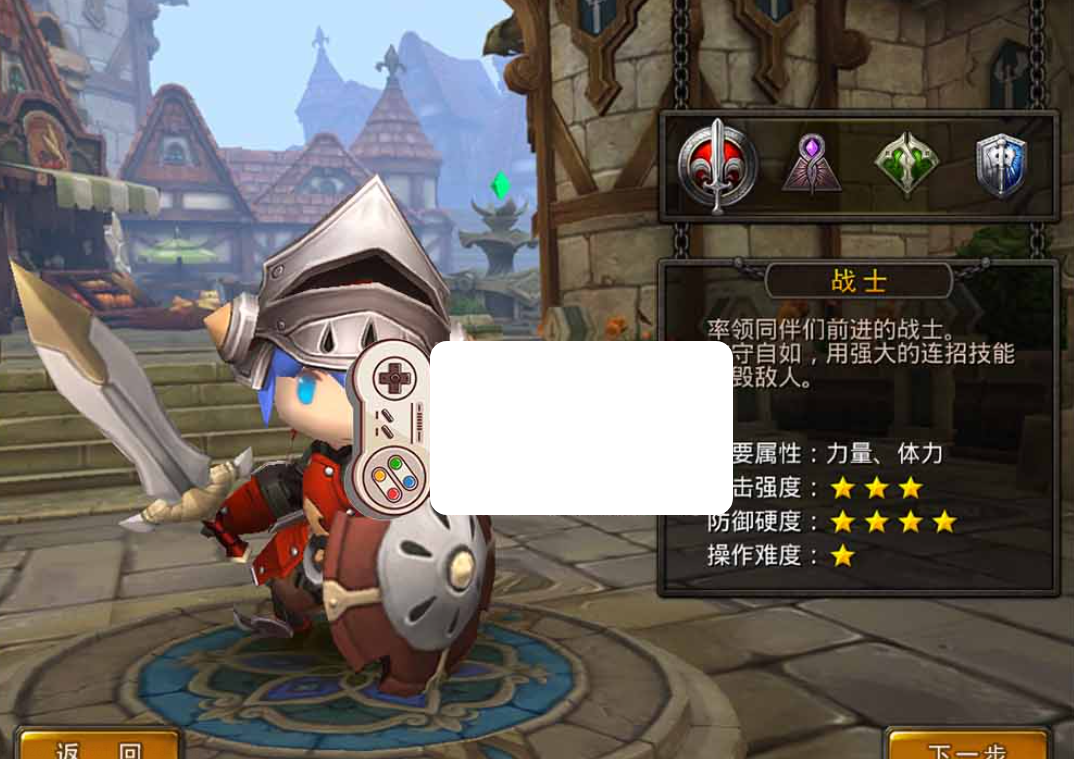Choose the purple gem mage class icon

pos(811,165)
